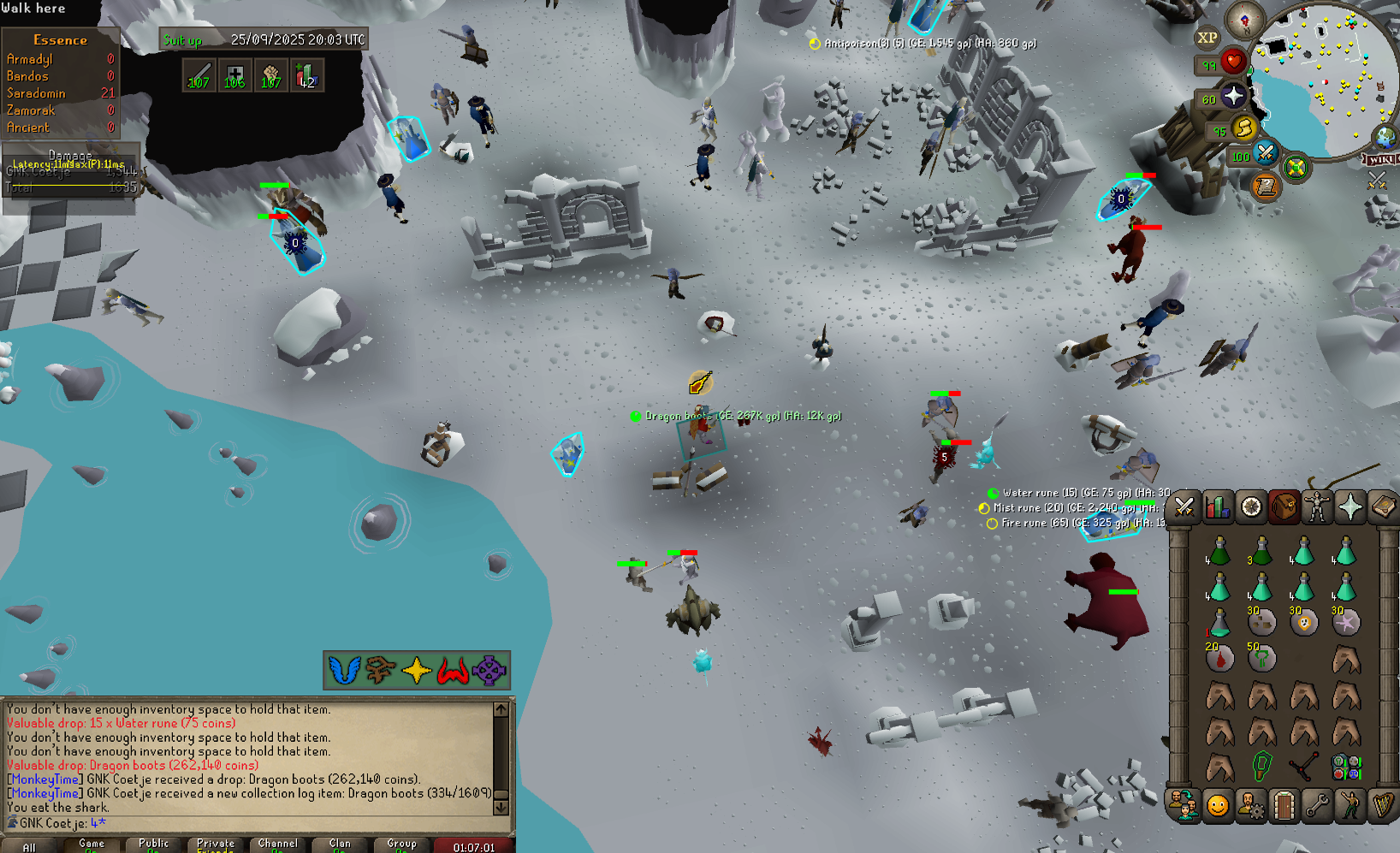Open the Settings wrench tab
This screenshot has height=853, width=1400.
[1318, 805]
